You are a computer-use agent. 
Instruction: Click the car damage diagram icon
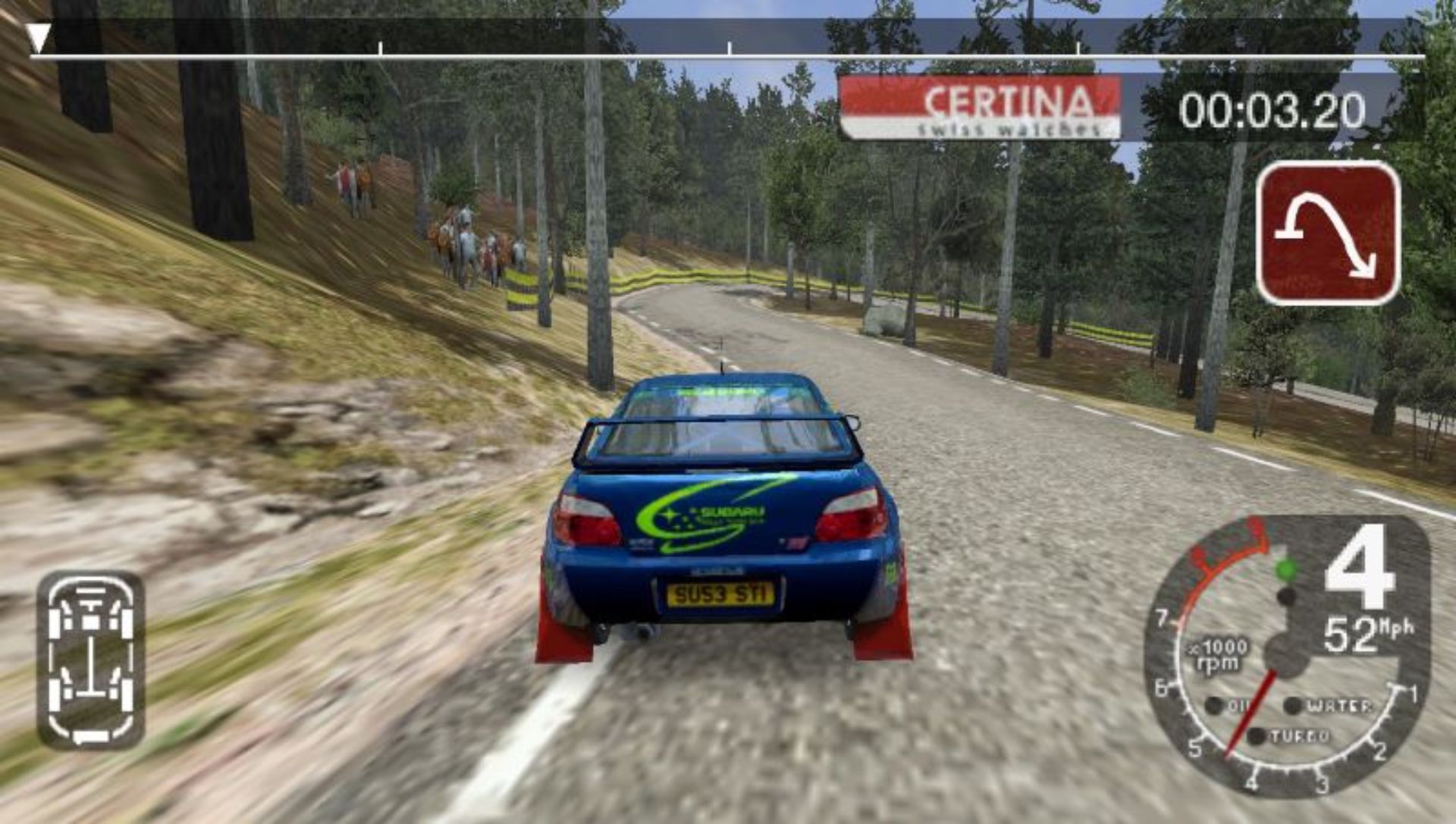pos(91,660)
